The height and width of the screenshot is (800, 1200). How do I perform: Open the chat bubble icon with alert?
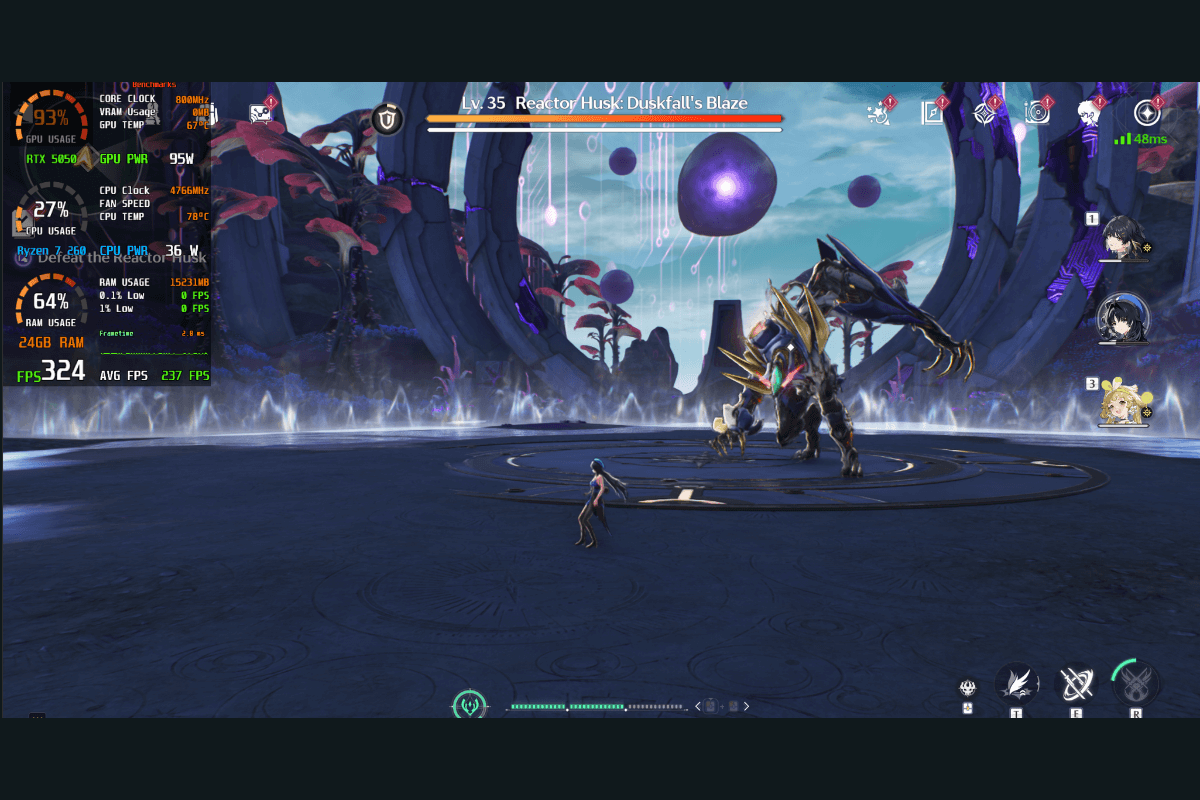[x=261, y=113]
